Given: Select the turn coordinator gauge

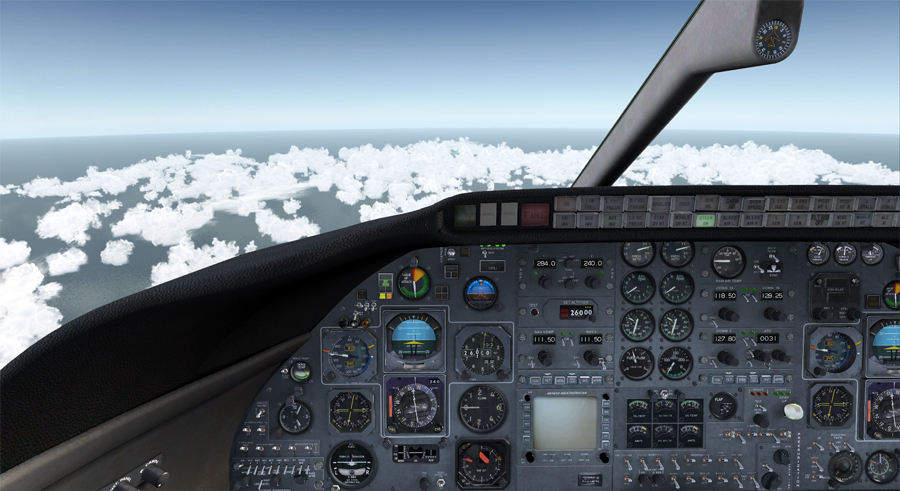Looking at the screenshot, I should pyautogui.click(x=352, y=462).
